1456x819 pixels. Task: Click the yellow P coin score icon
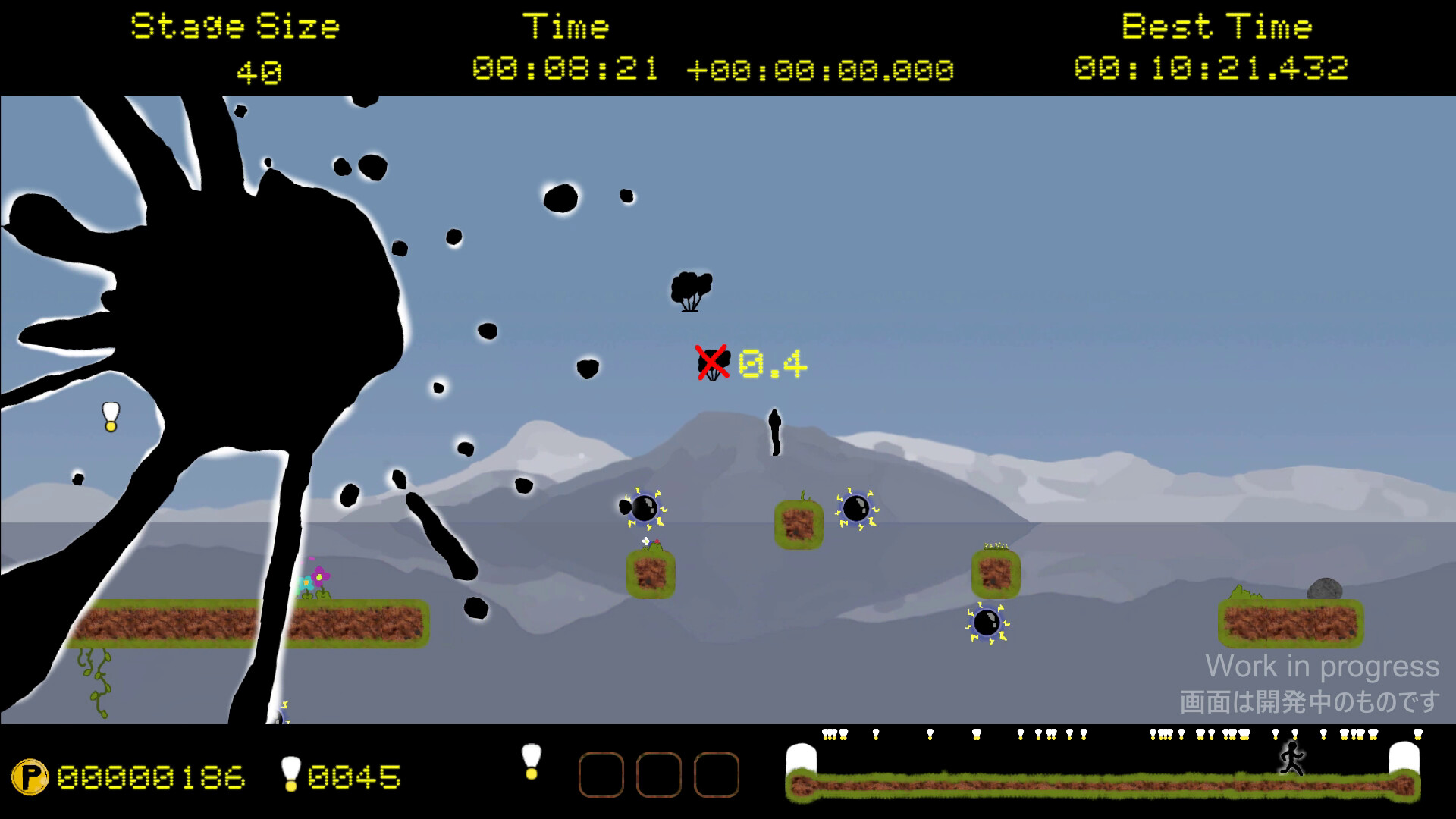click(x=32, y=776)
